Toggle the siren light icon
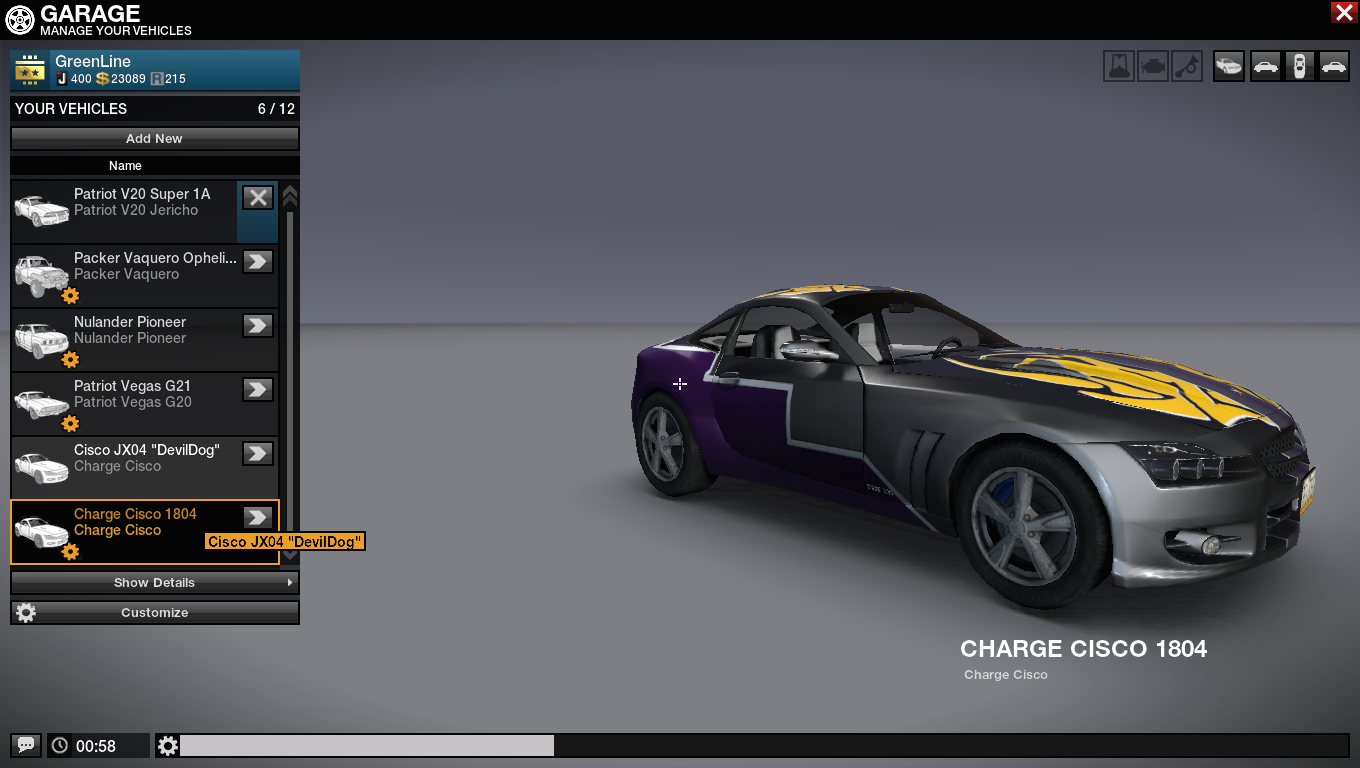Viewport: 1360px width, 768px height. pyautogui.click(x=1119, y=67)
